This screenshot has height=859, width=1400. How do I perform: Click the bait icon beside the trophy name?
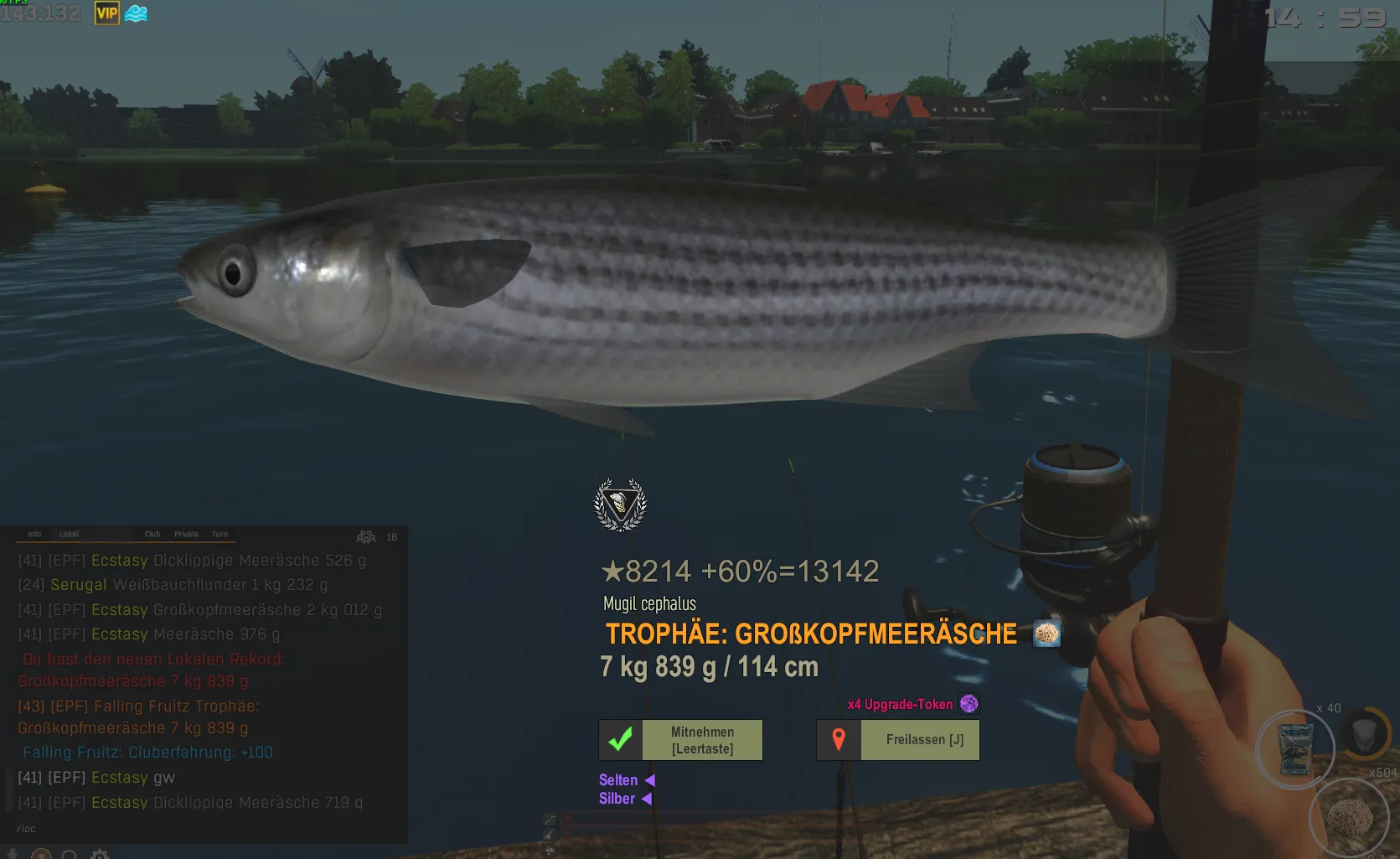(x=1046, y=634)
